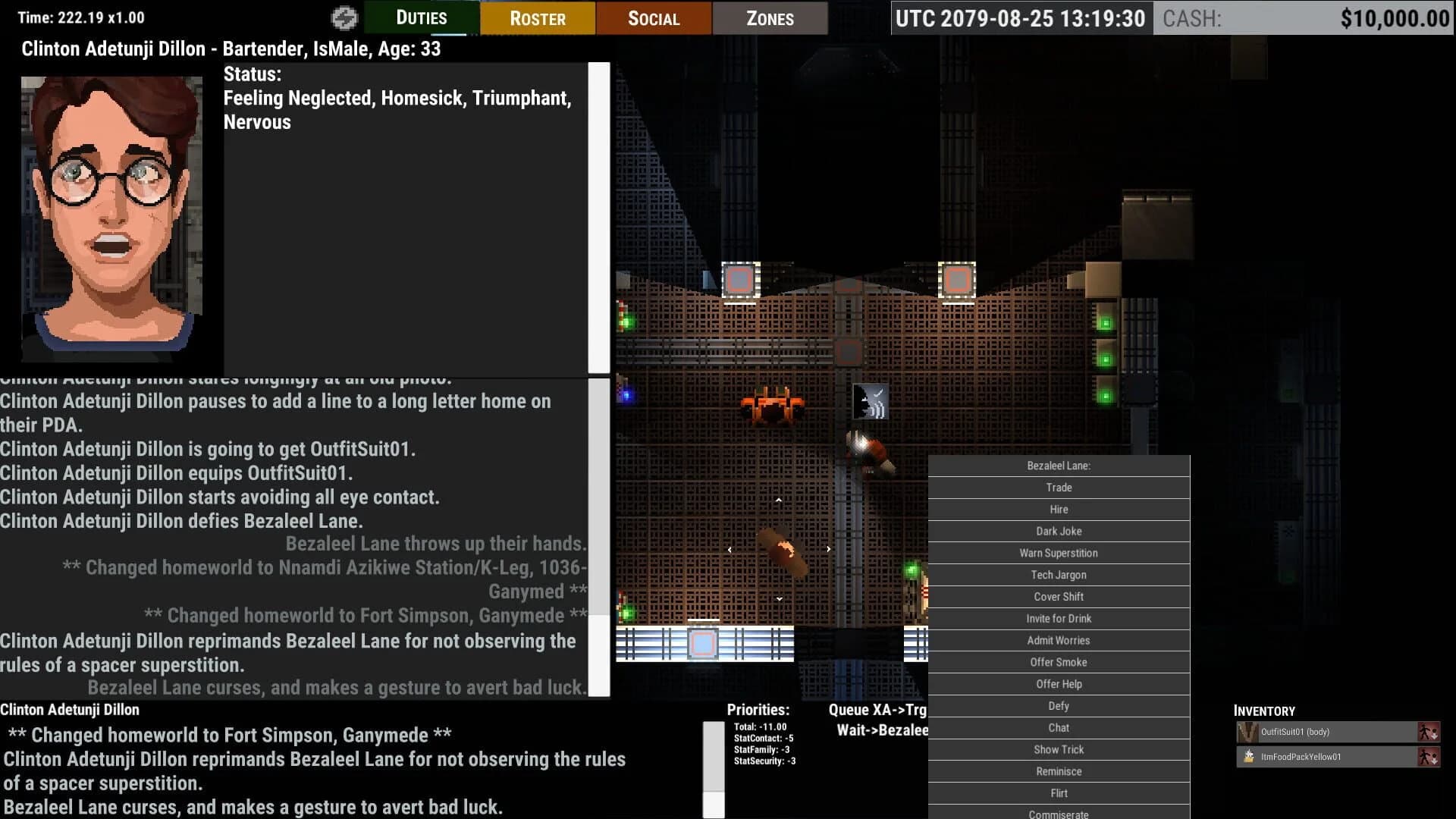Click the left chevron arrow on the map
The height and width of the screenshot is (819, 1456).
730,548
